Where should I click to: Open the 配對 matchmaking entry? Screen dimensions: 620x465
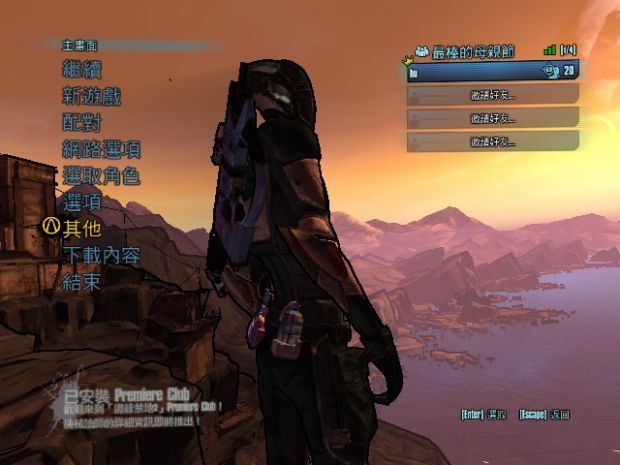click(82, 123)
